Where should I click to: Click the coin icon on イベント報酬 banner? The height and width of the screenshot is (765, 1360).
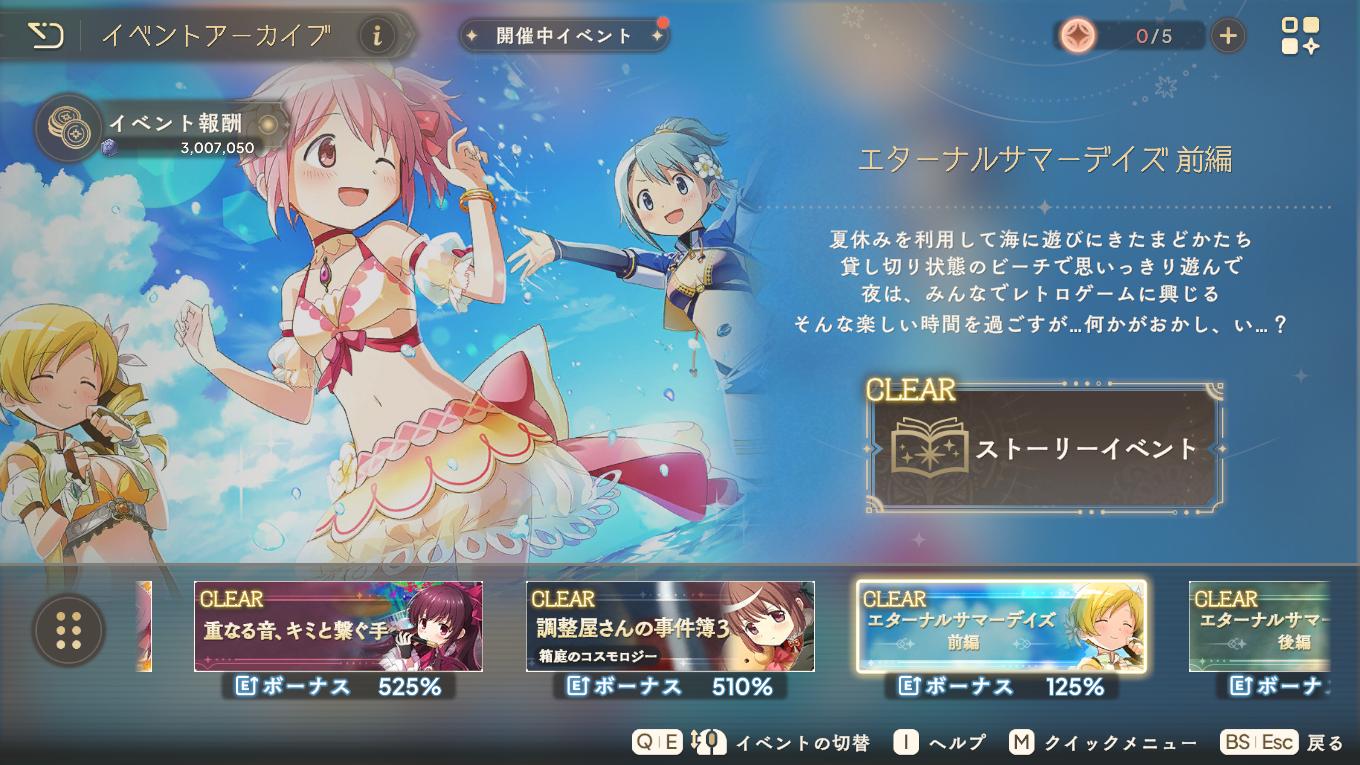[x=67, y=128]
